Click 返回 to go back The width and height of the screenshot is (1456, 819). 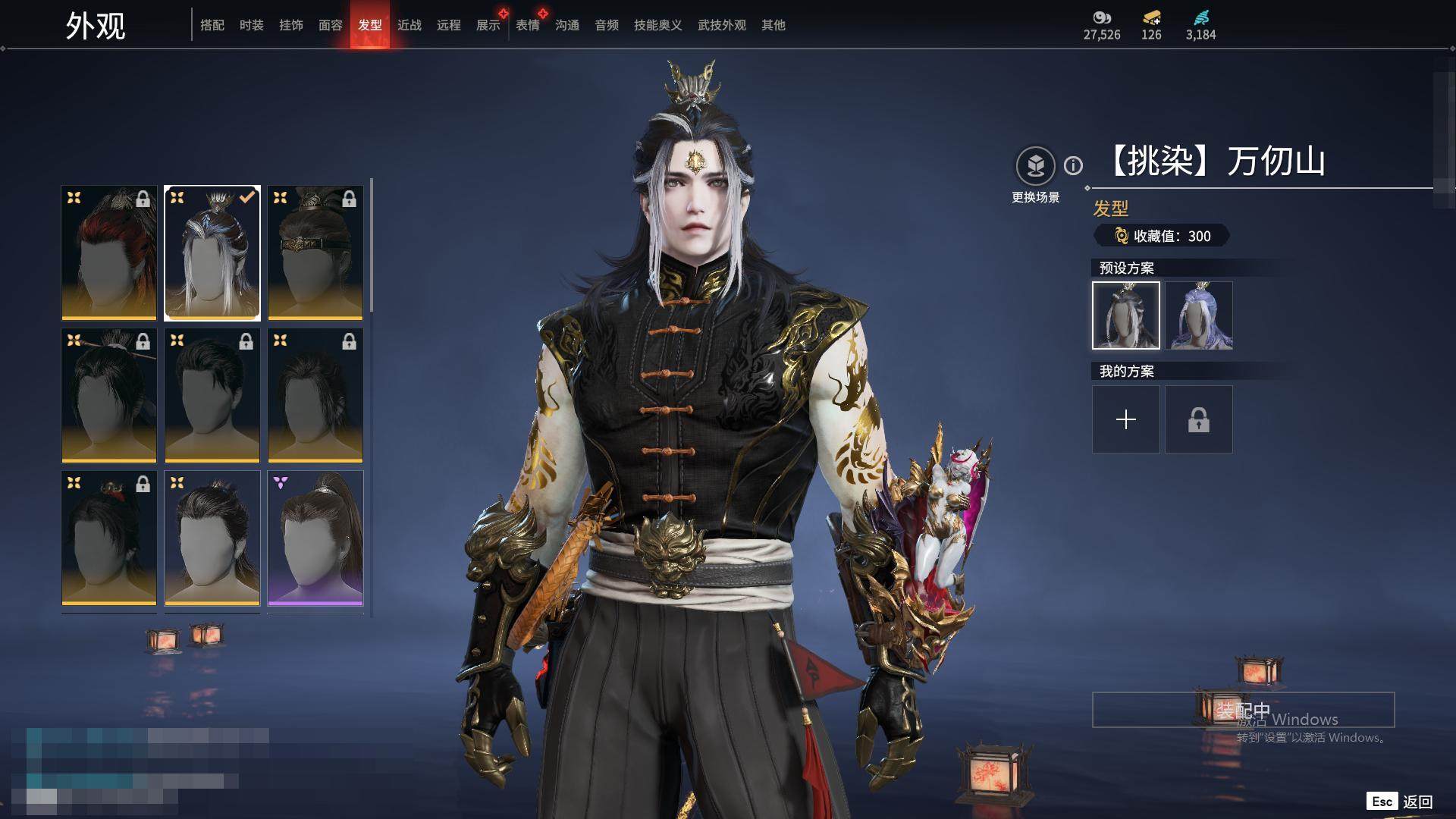pos(1417,802)
